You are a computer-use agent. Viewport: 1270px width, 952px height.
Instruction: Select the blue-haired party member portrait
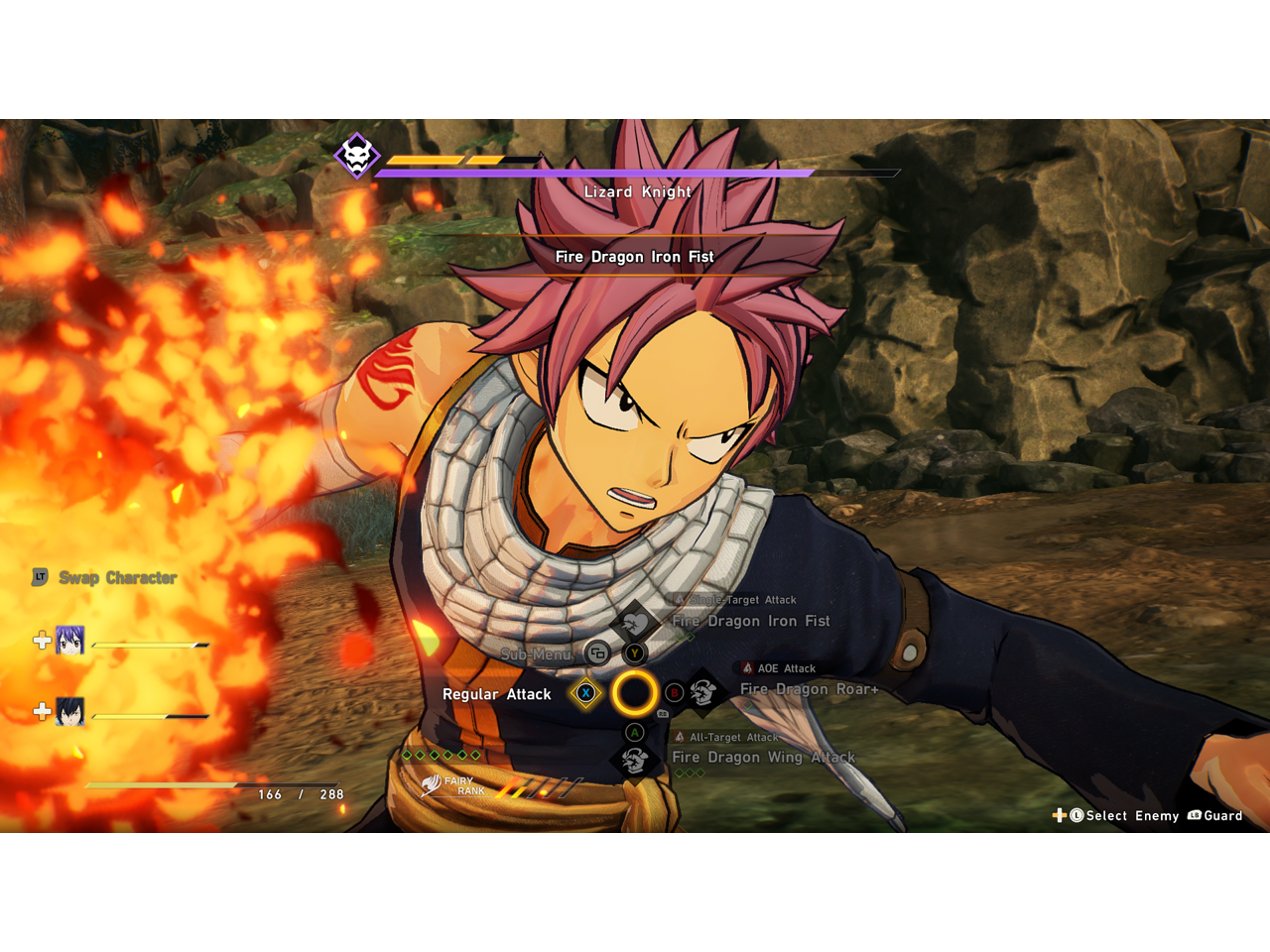pos(69,641)
